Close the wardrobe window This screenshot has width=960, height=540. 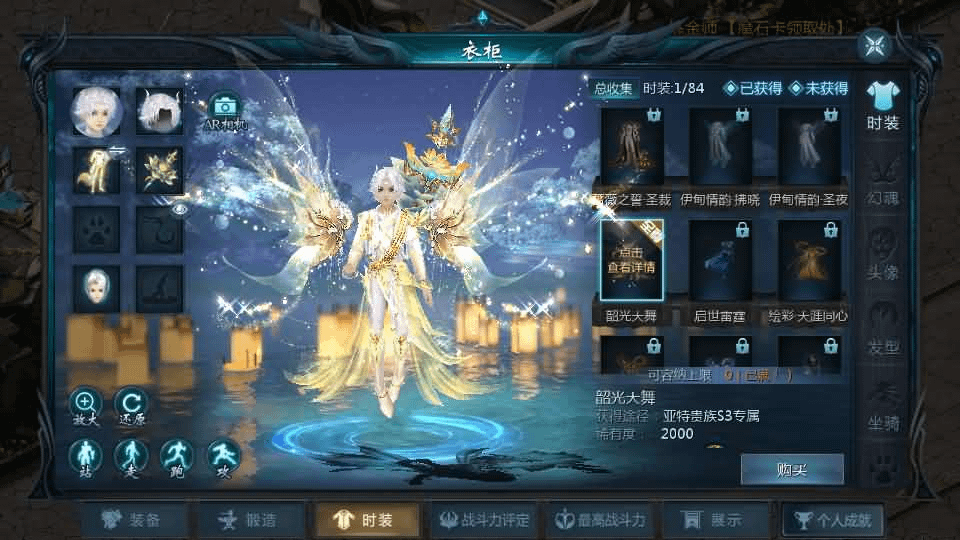(x=875, y=45)
